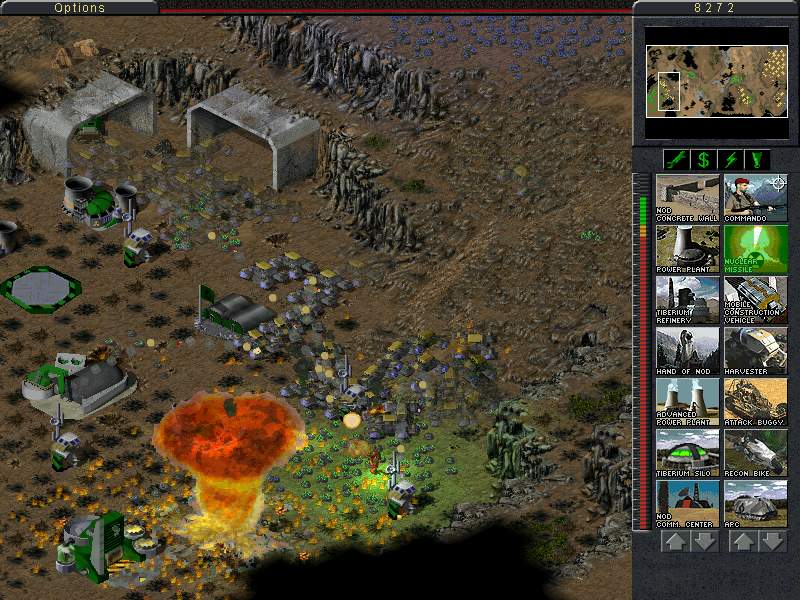
Task: Click the structures column down arrow
Action: point(704,541)
